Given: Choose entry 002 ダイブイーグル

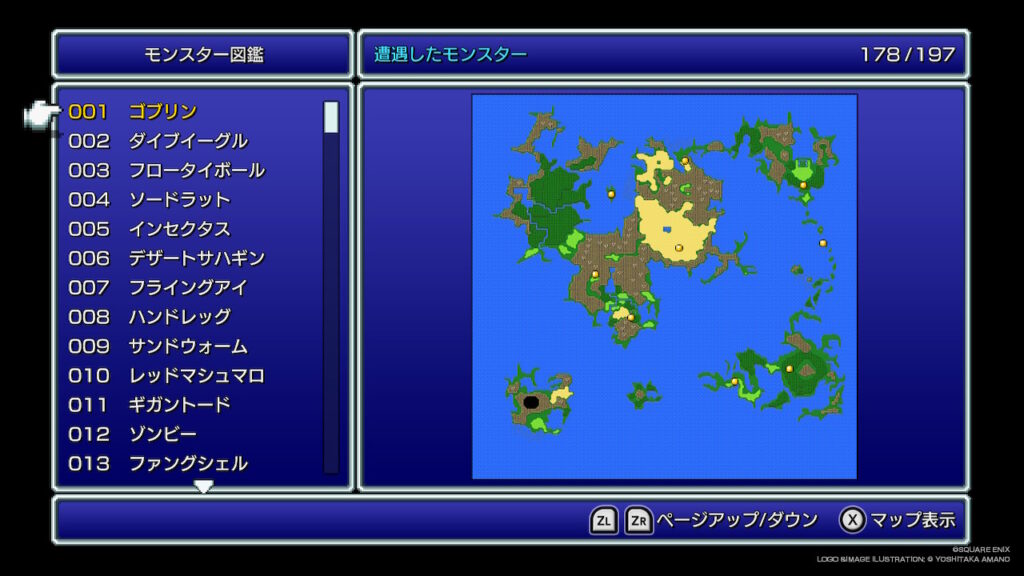Looking at the screenshot, I should point(187,141).
